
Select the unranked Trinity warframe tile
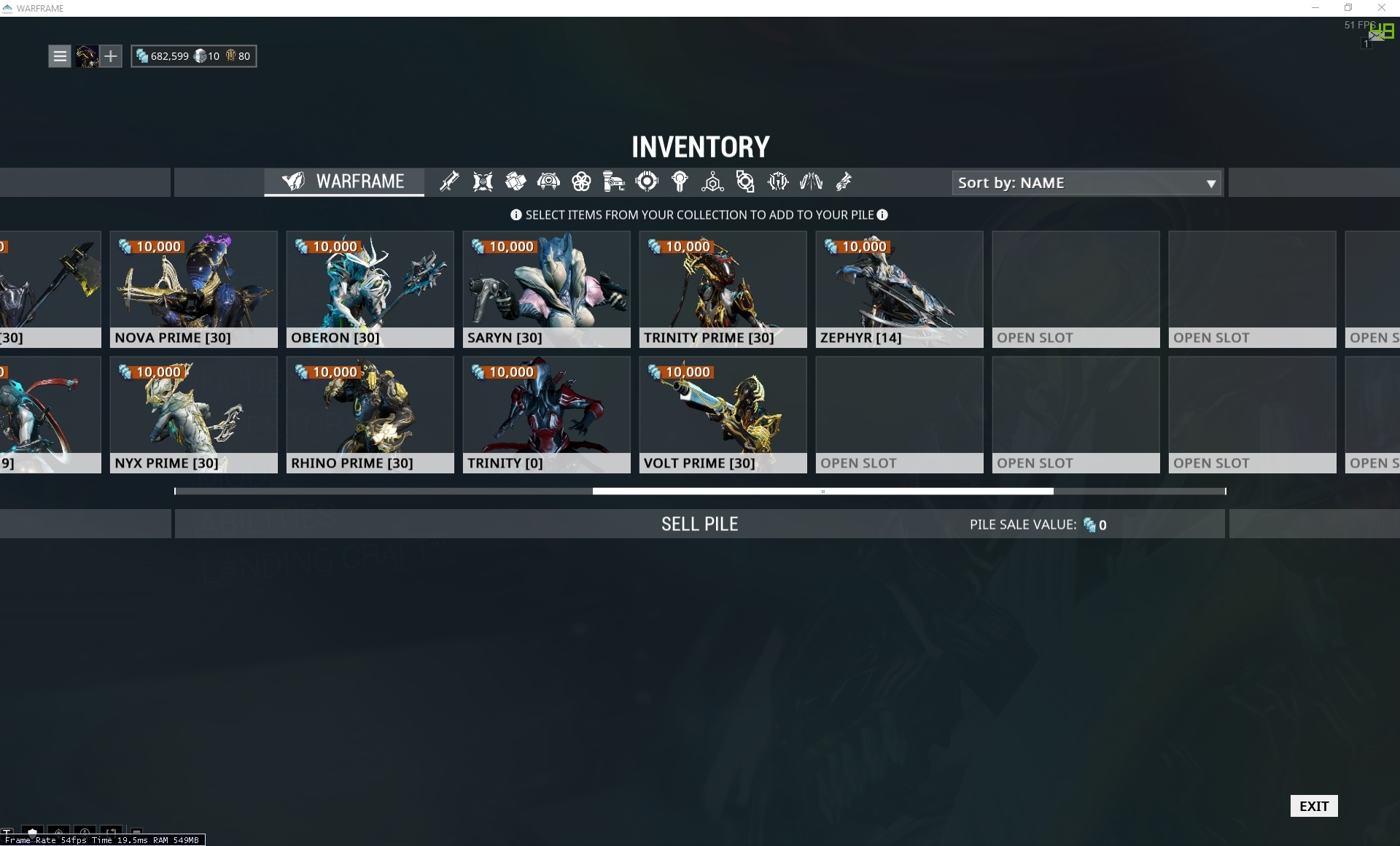click(x=546, y=414)
